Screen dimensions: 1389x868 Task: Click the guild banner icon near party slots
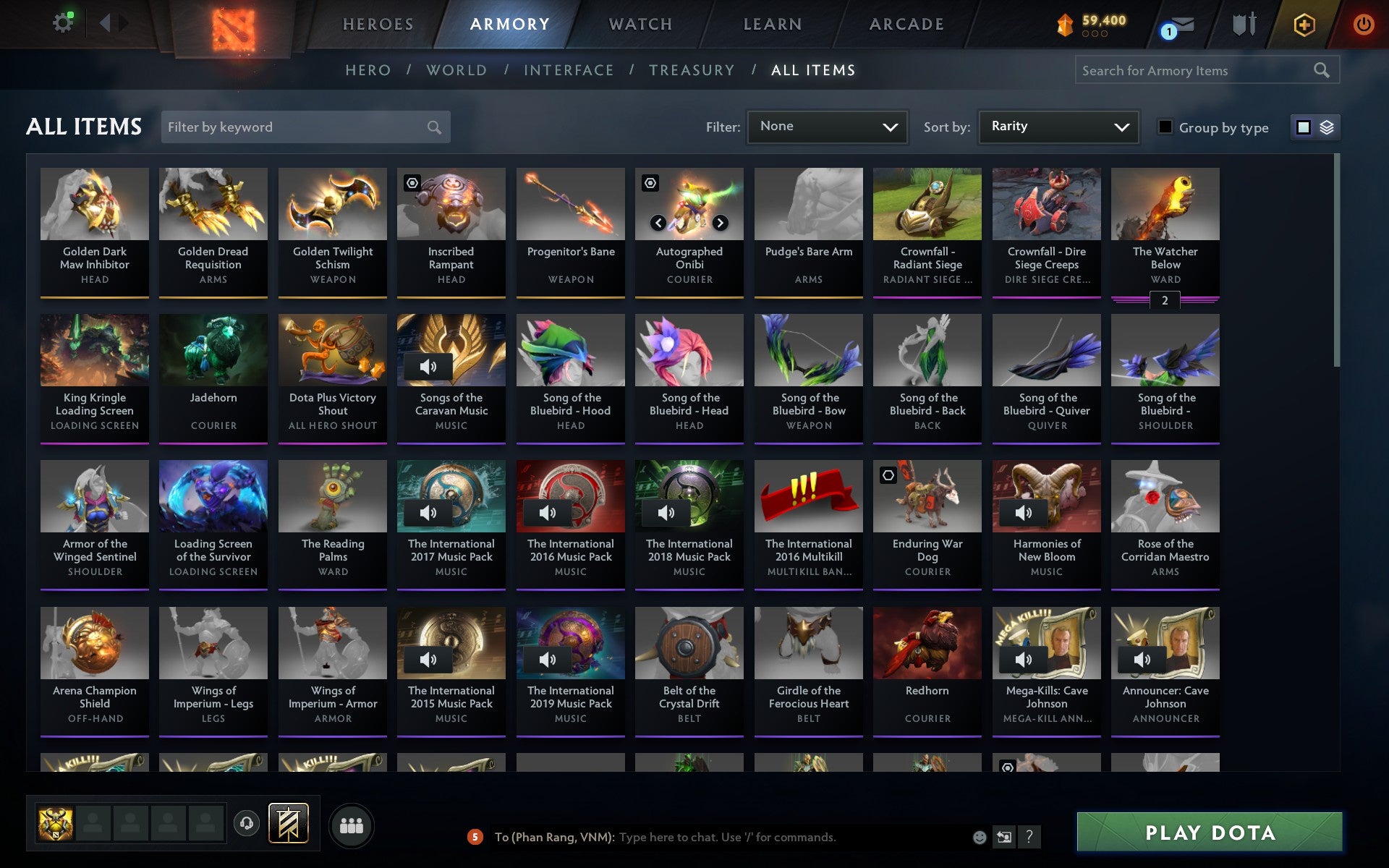pos(288,822)
